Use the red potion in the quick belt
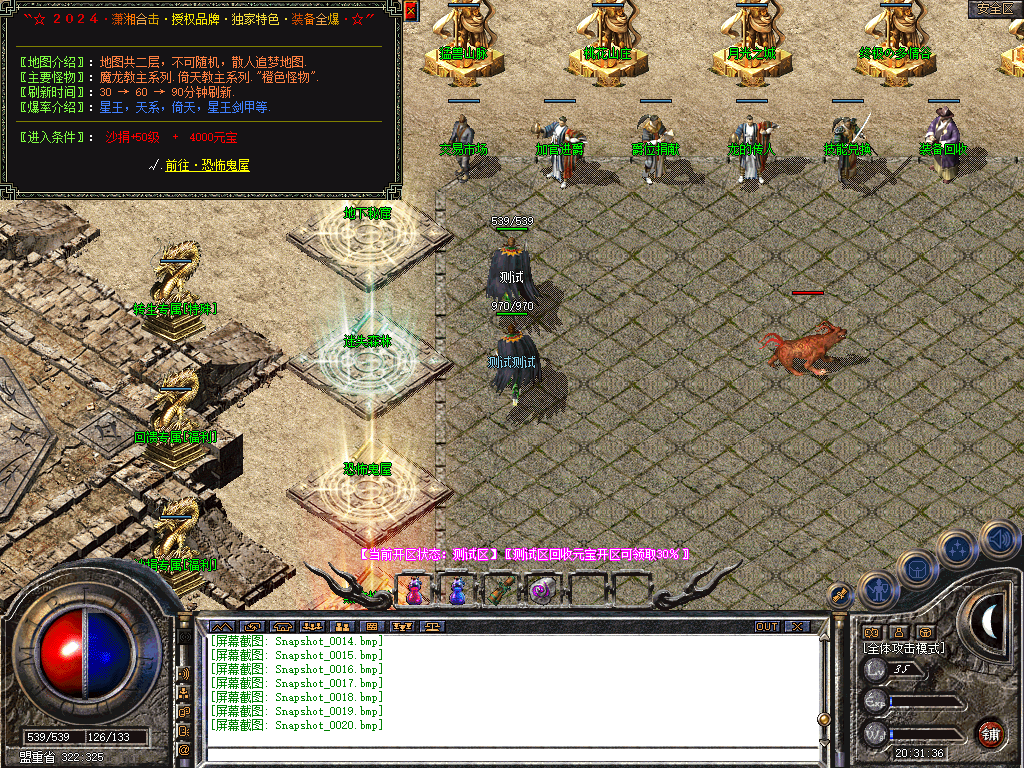The height and width of the screenshot is (768, 1024). [x=413, y=592]
